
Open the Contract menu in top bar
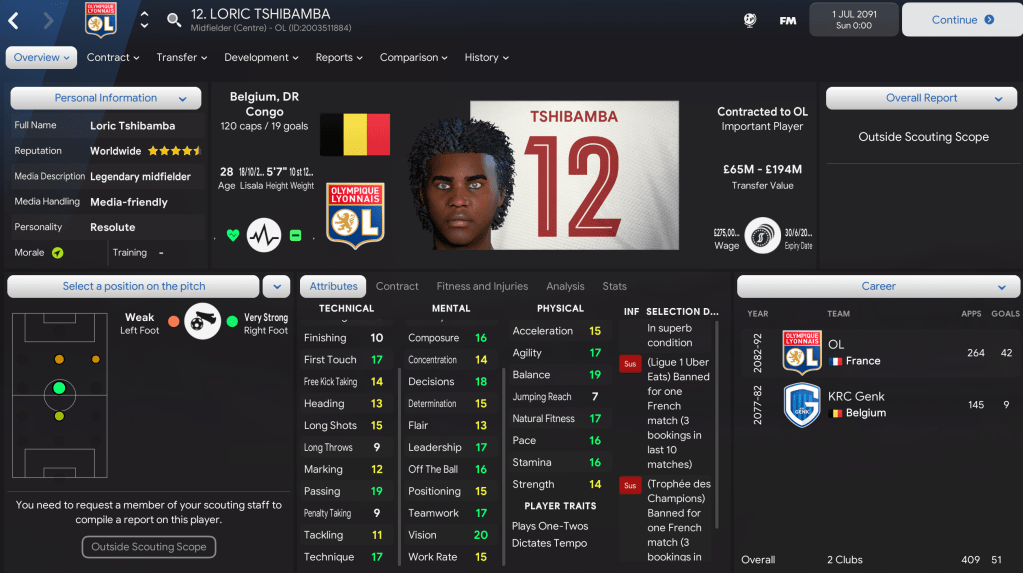point(112,58)
